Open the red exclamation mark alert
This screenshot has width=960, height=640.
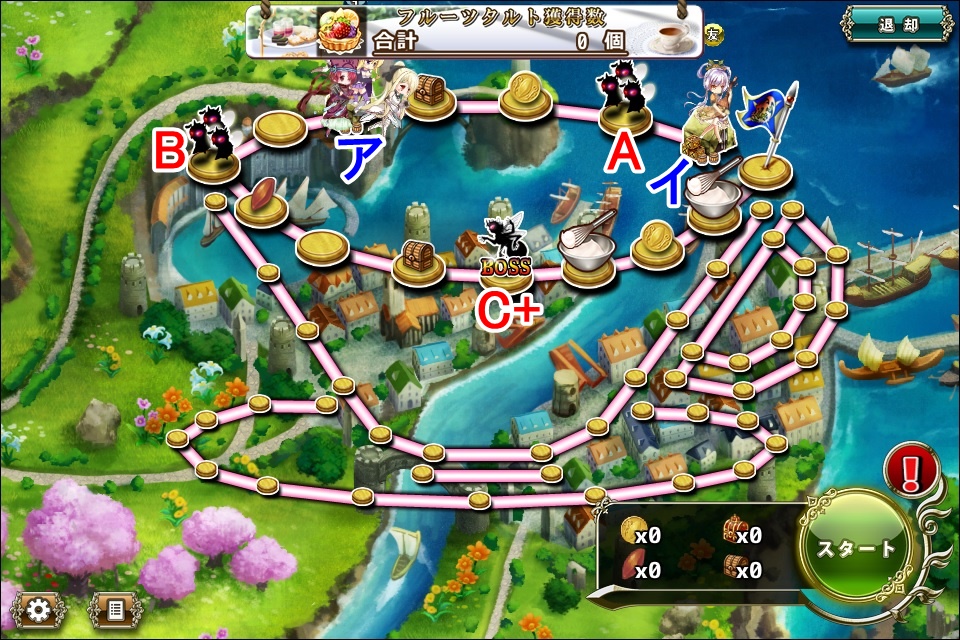[x=911, y=469]
